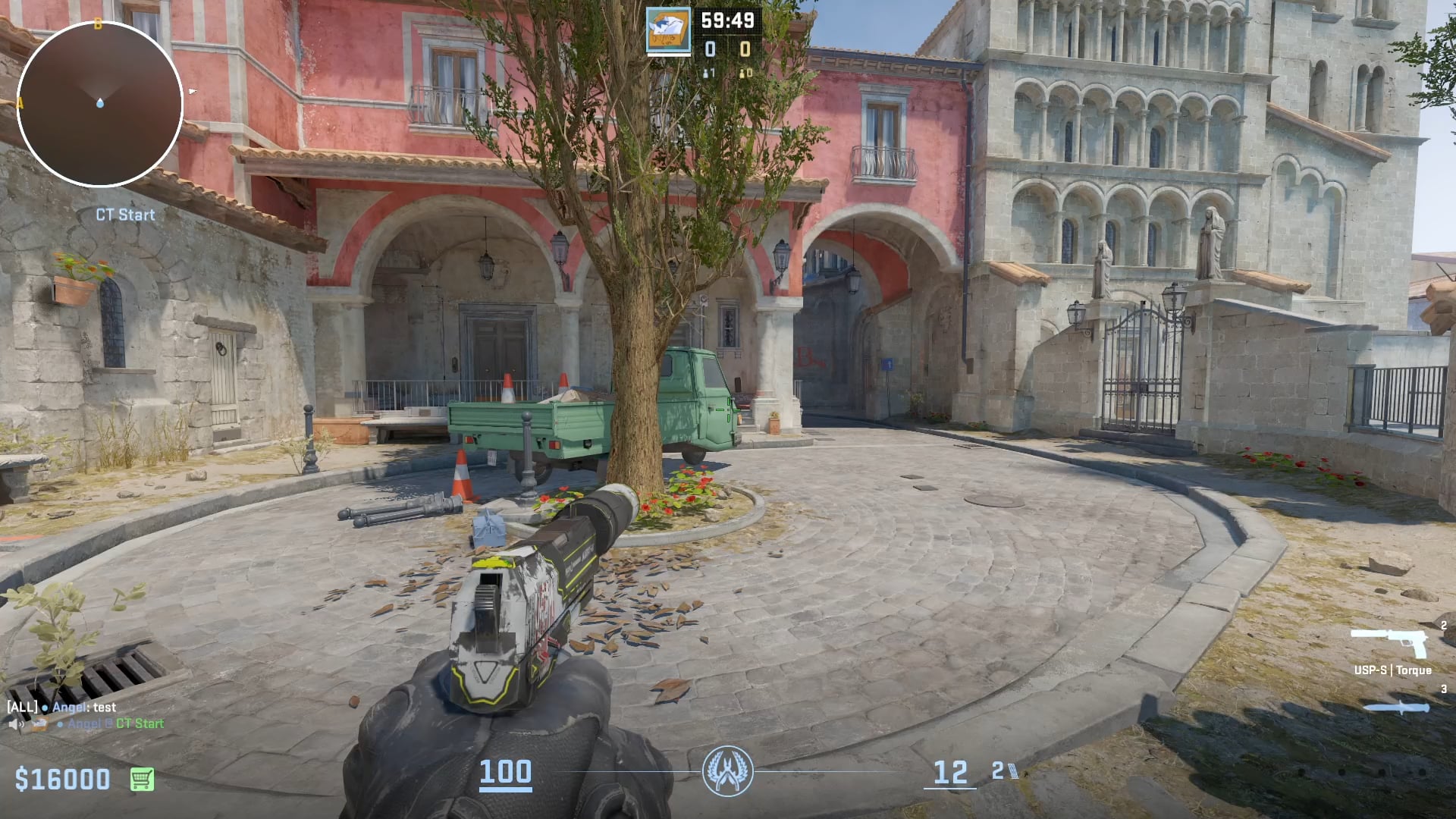This screenshot has height=819, width=1456.
Task: Open the buy menu cart icon
Action: tap(142, 779)
